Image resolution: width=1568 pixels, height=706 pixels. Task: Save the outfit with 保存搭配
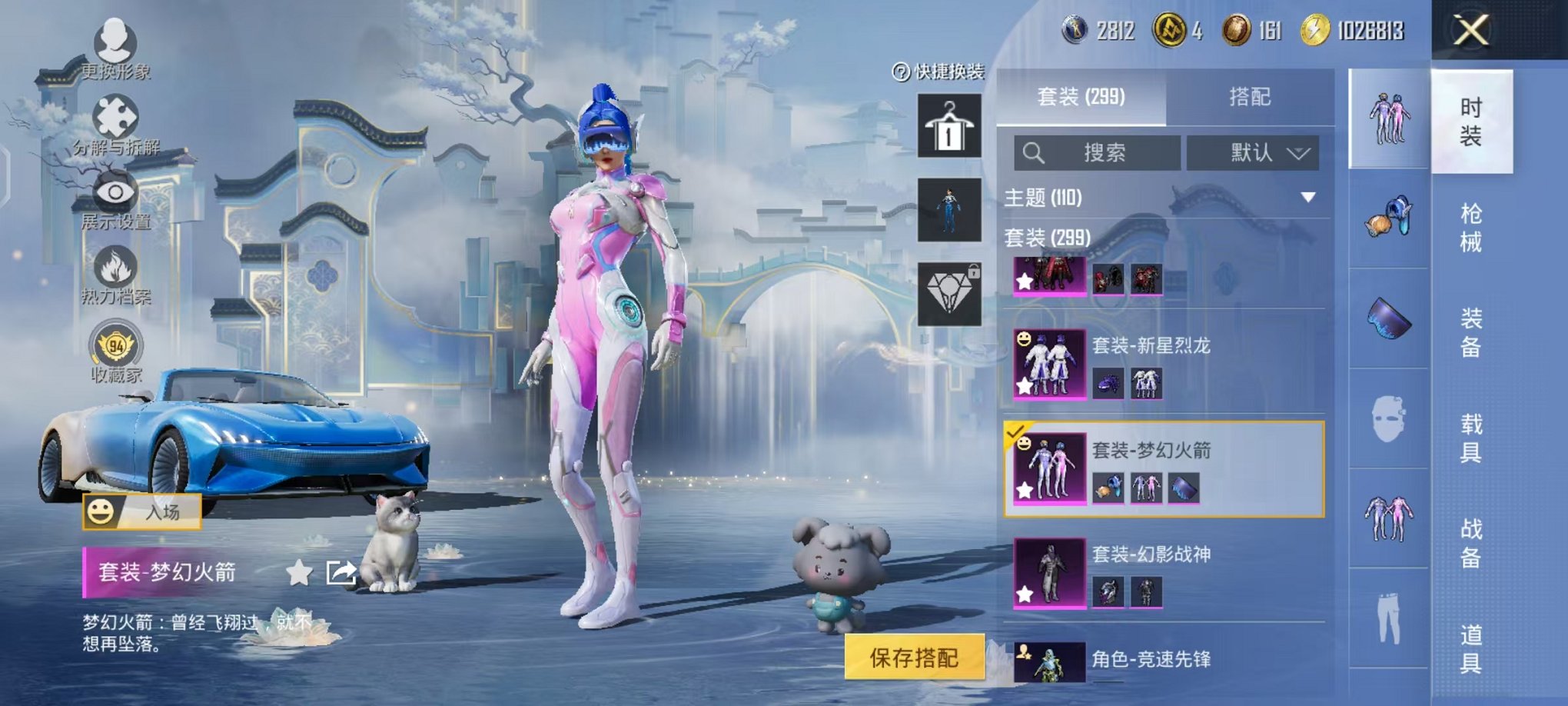click(x=914, y=658)
